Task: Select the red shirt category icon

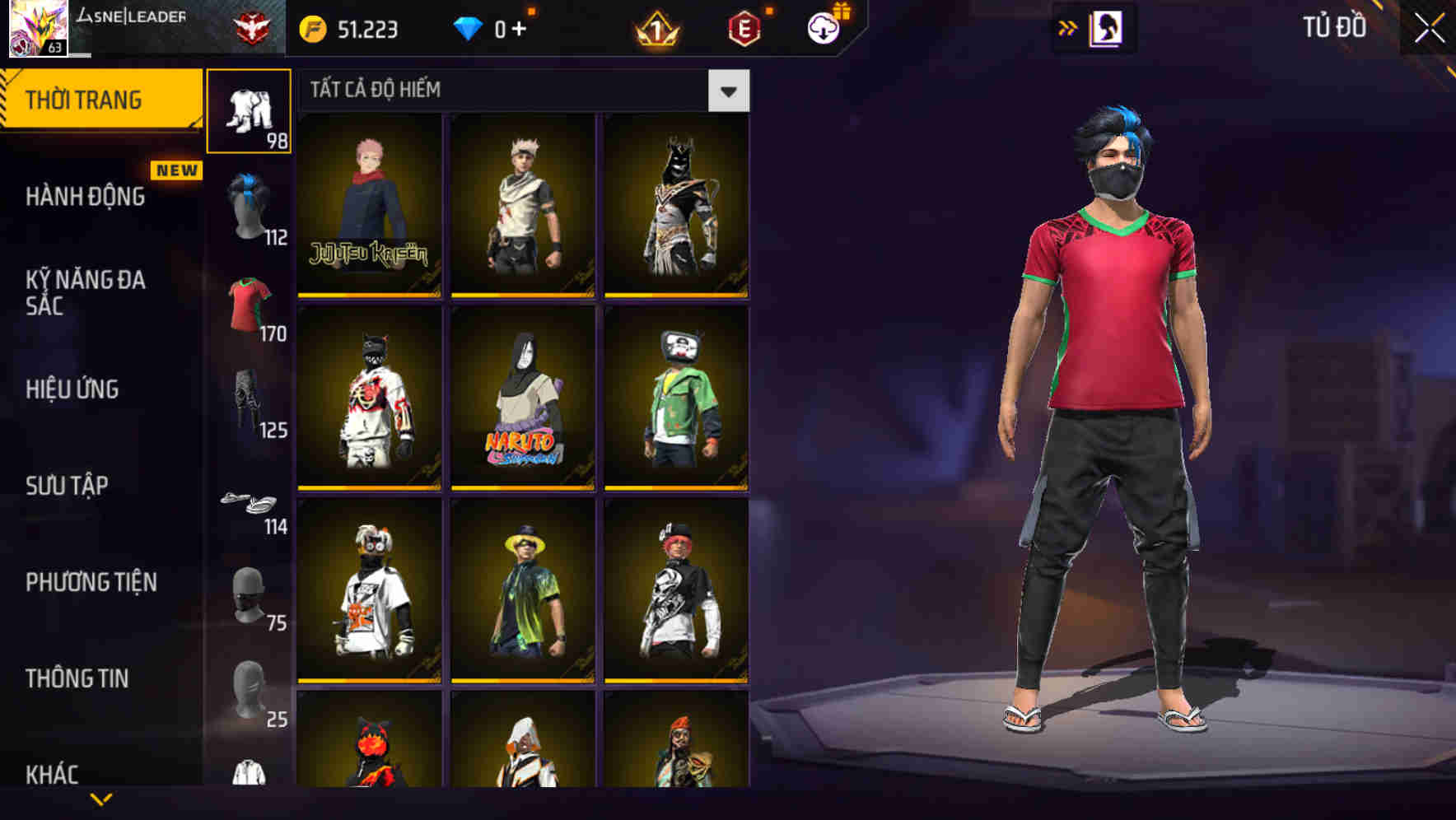Action: (x=250, y=305)
